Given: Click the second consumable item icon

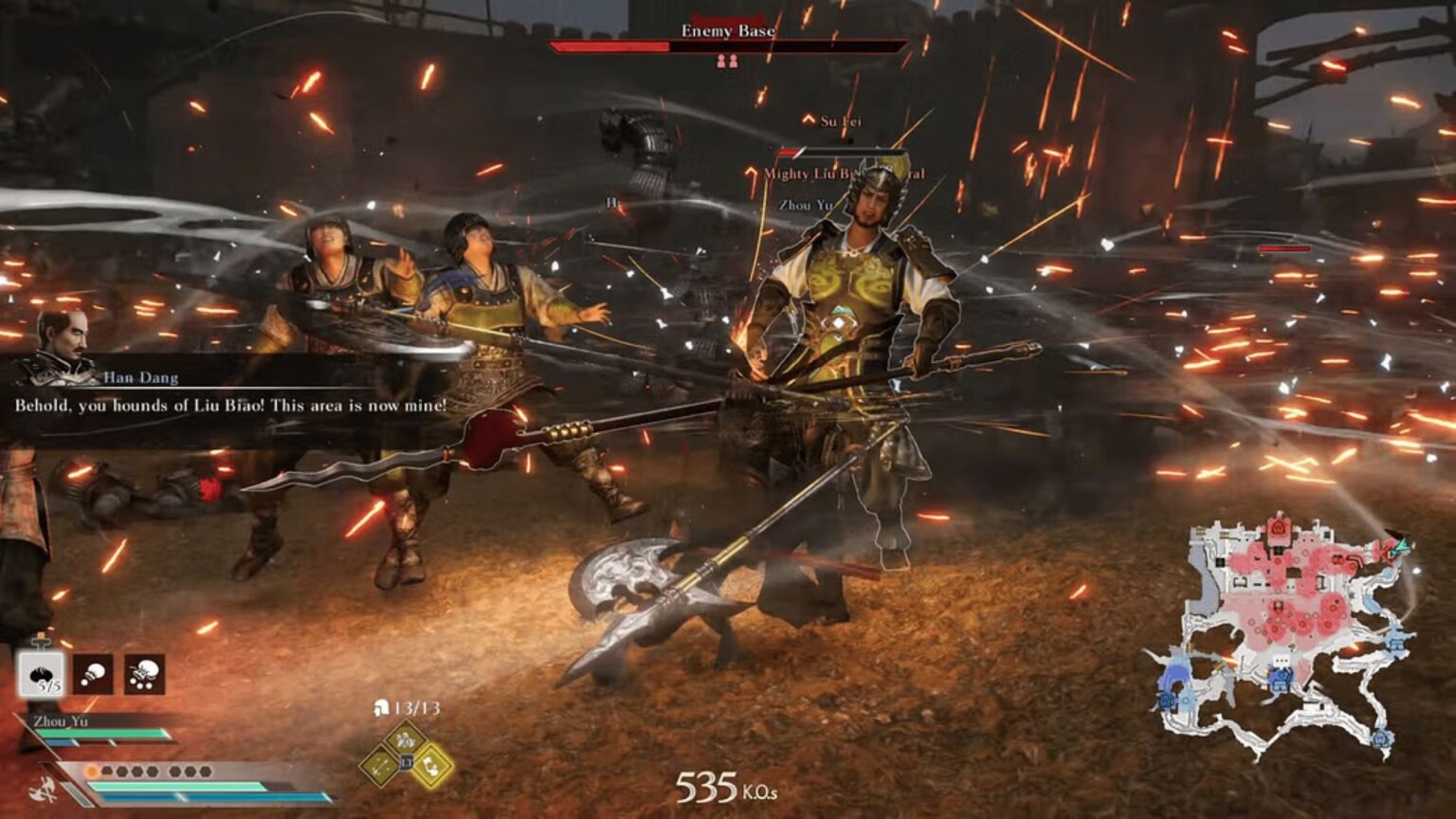Looking at the screenshot, I should pos(93,675).
